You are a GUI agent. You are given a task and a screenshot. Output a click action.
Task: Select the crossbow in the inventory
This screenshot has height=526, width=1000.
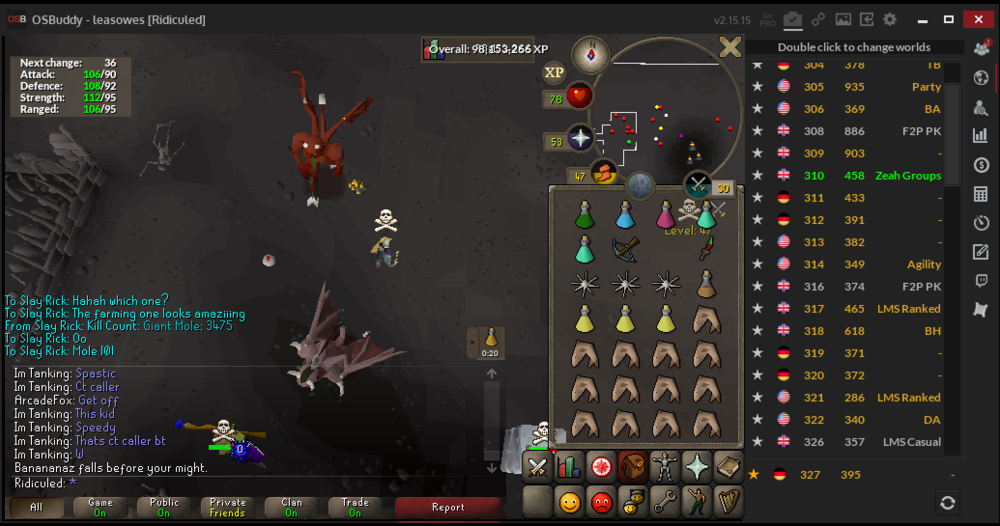626,250
